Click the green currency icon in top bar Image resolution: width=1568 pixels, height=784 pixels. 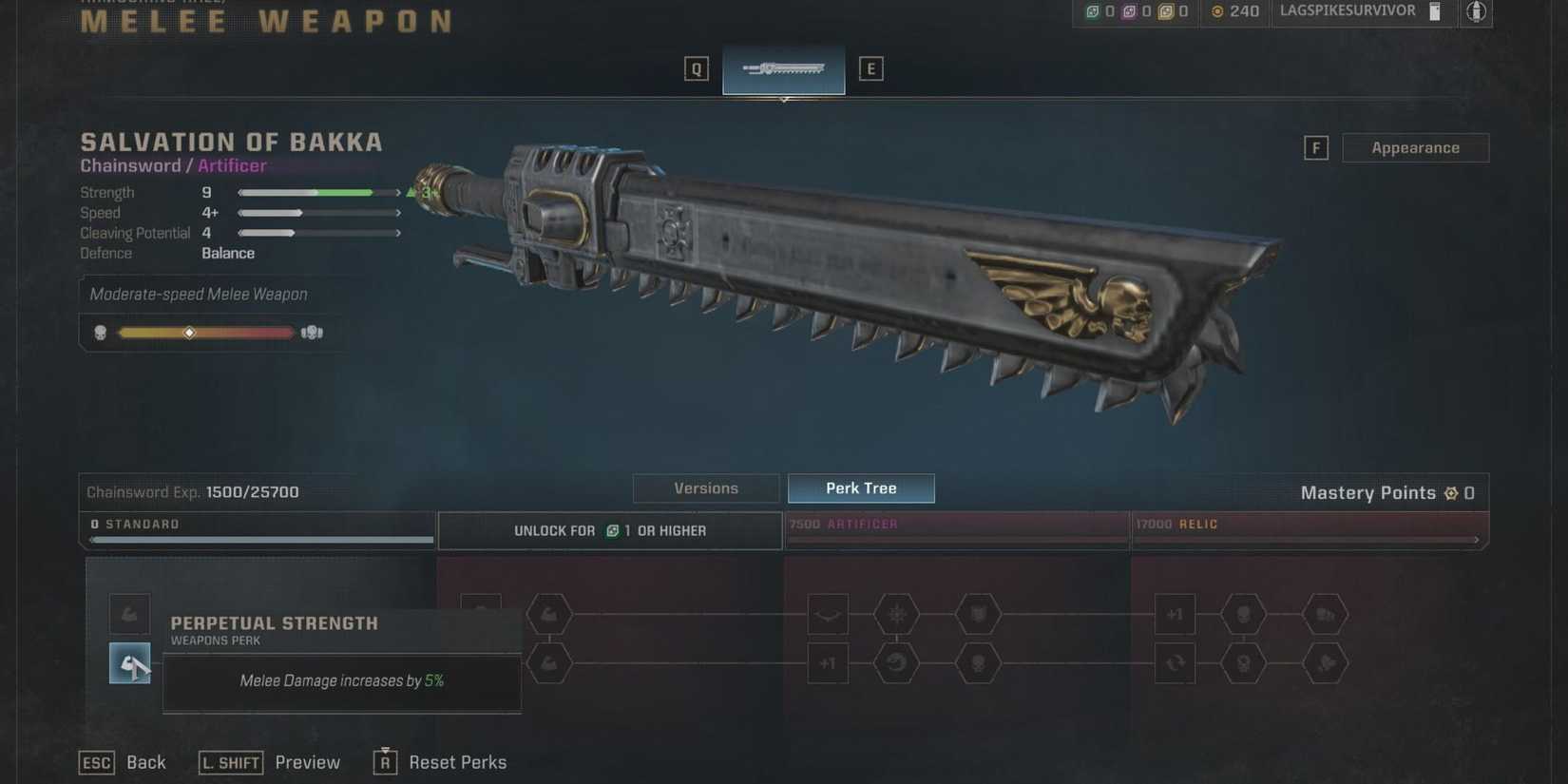tap(1093, 12)
